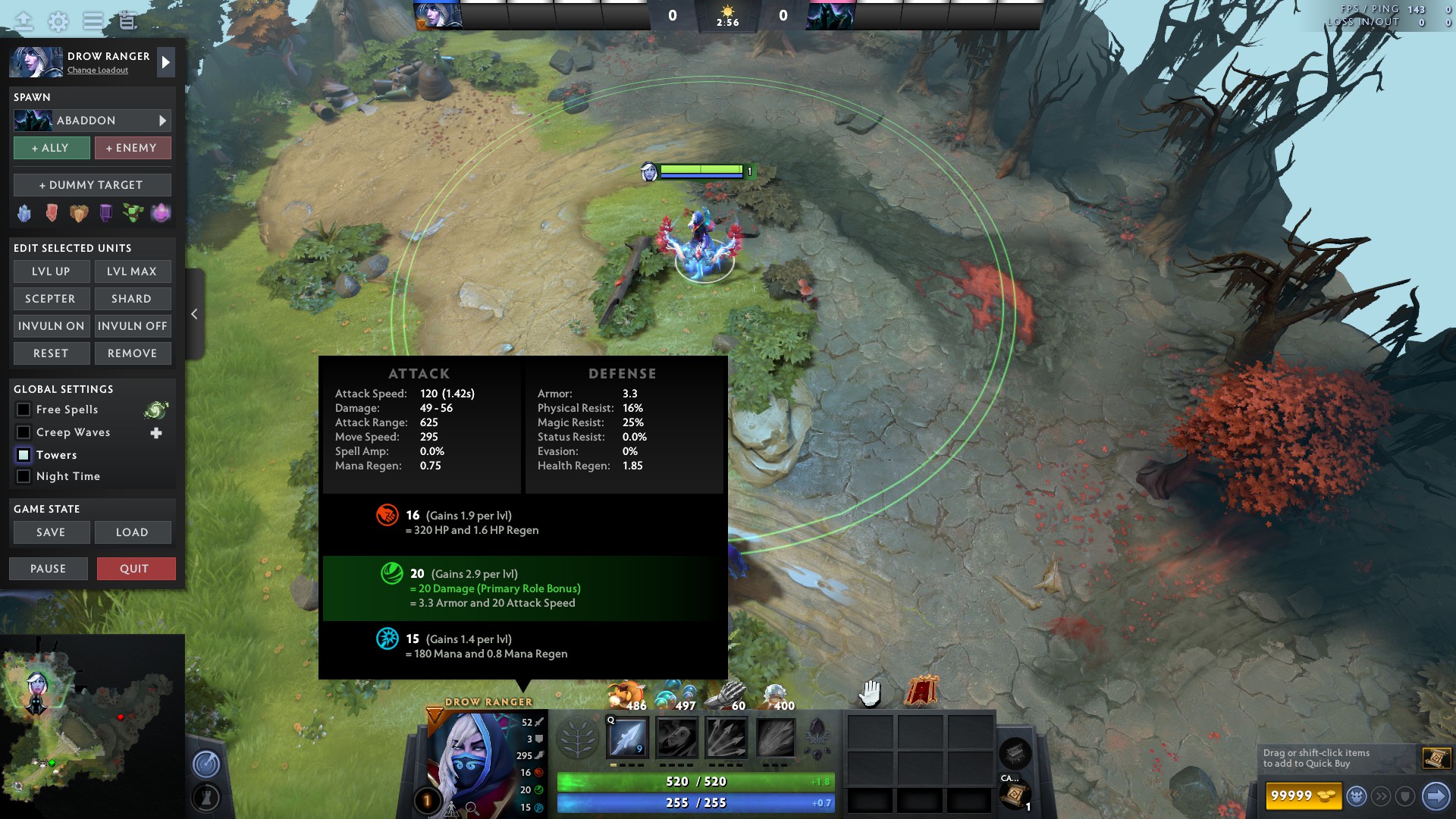The width and height of the screenshot is (1456, 819).
Task: Open the hamburger menu in the top toolbar
Action: coord(92,21)
